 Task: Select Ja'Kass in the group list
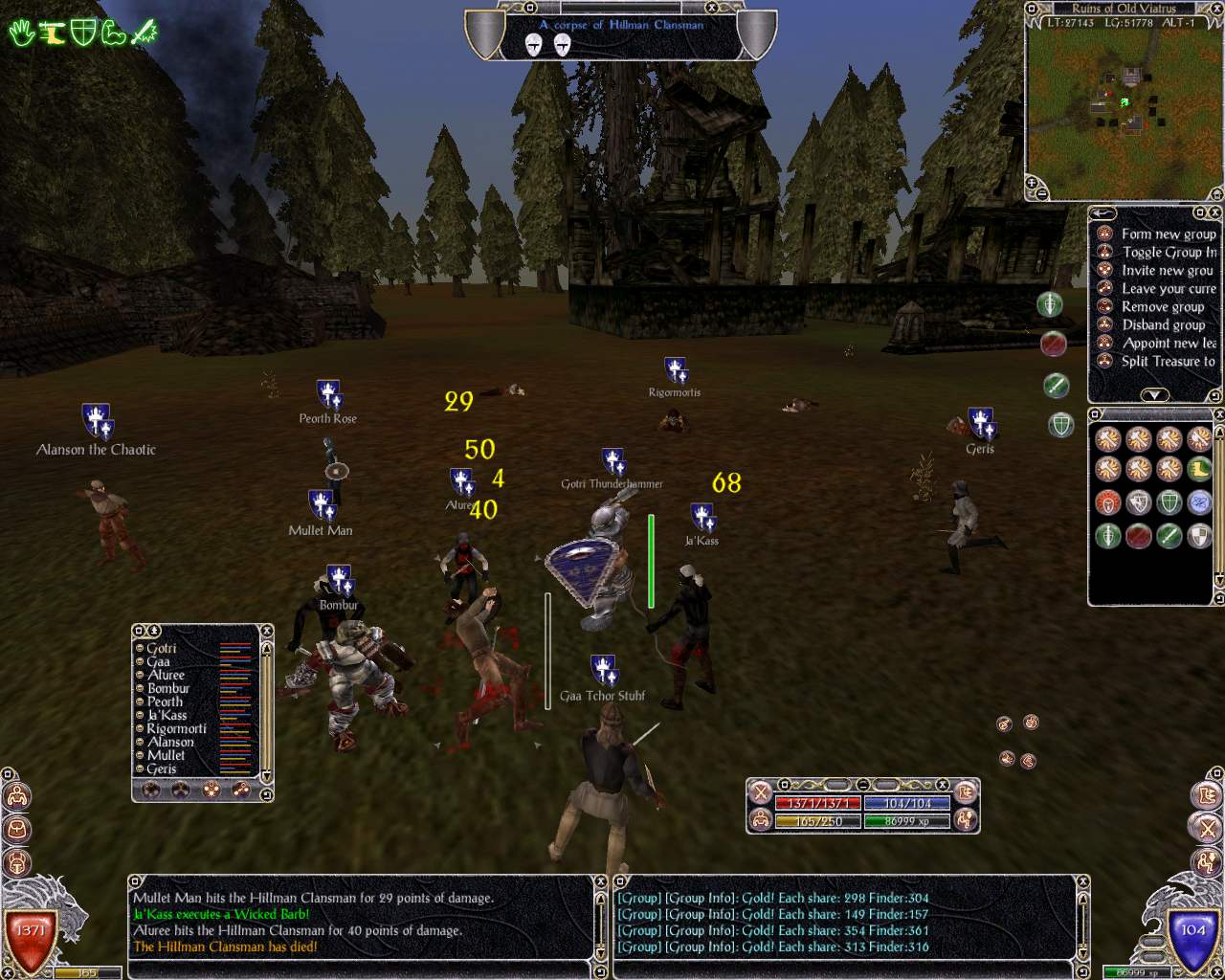pyautogui.click(x=167, y=715)
